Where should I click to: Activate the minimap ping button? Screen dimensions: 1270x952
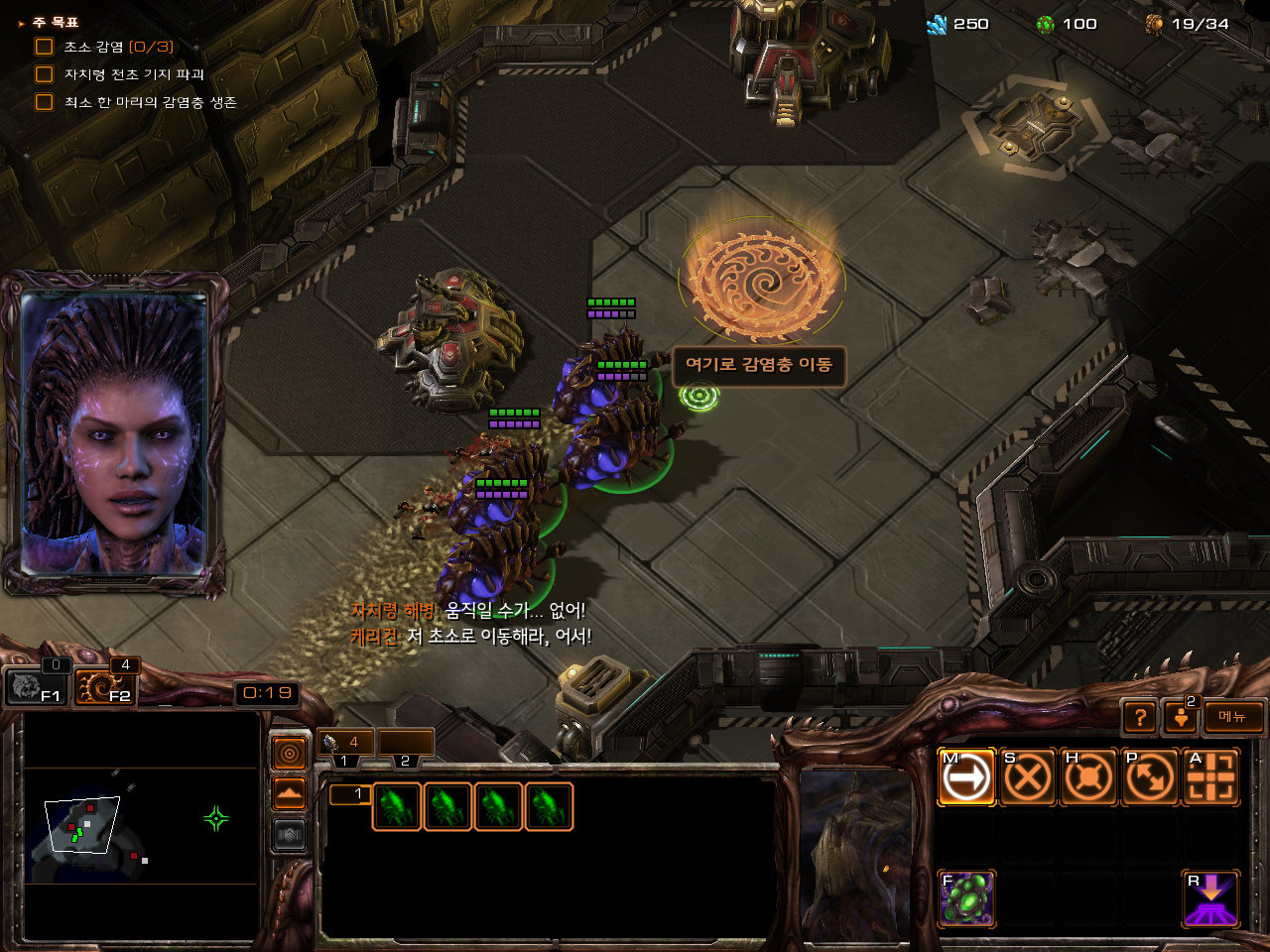289,755
